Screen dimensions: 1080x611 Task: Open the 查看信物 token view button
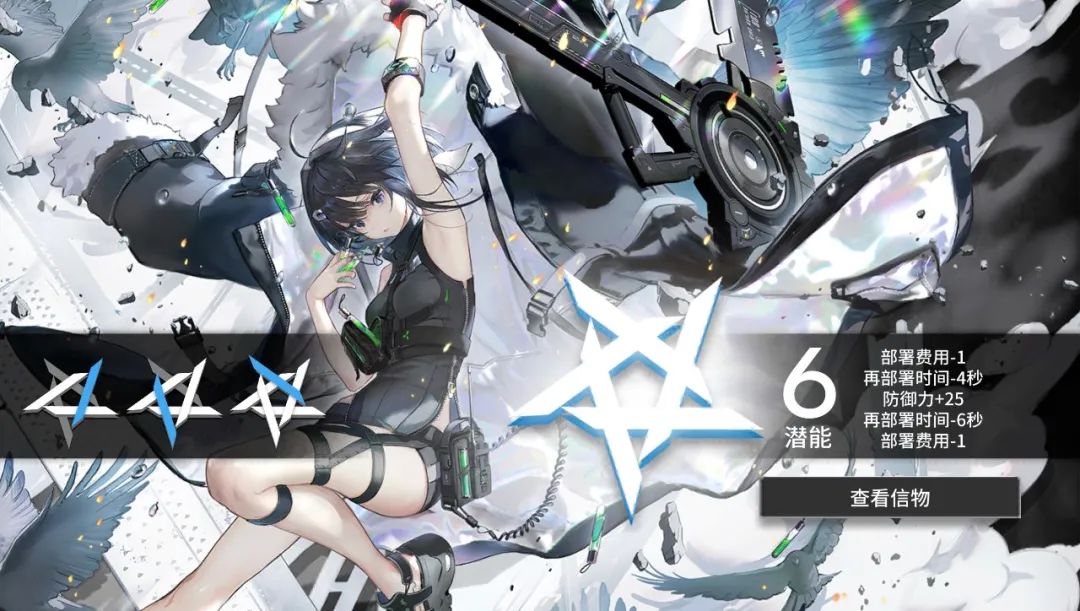point(890,497)
